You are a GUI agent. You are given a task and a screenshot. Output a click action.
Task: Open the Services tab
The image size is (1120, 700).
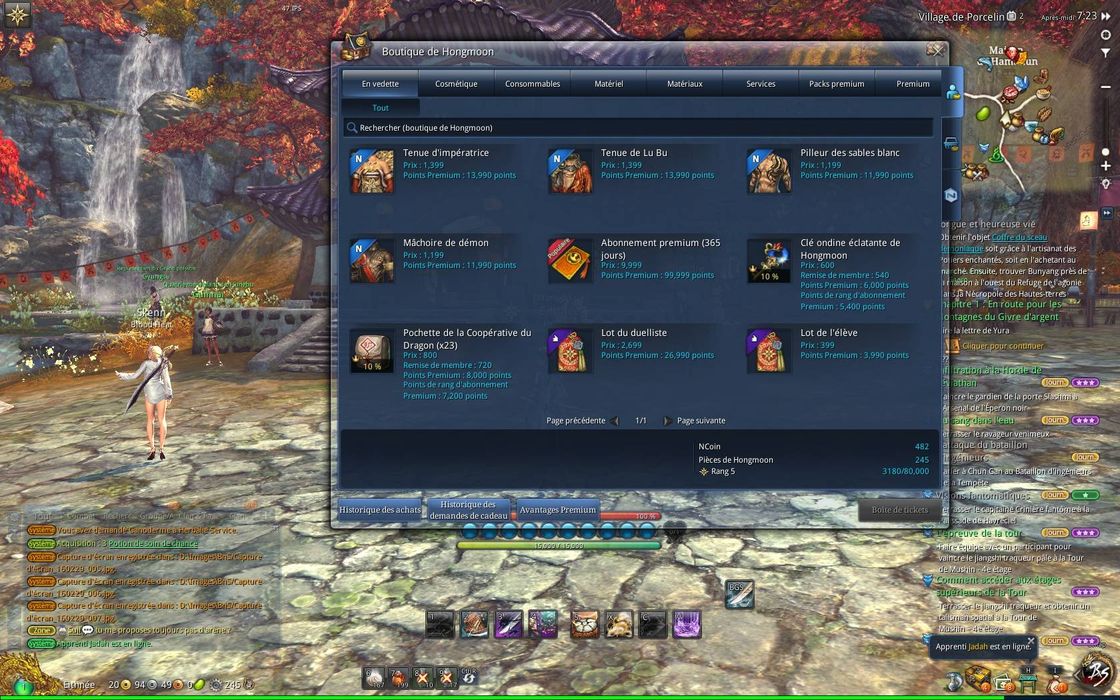coord(760,84)
